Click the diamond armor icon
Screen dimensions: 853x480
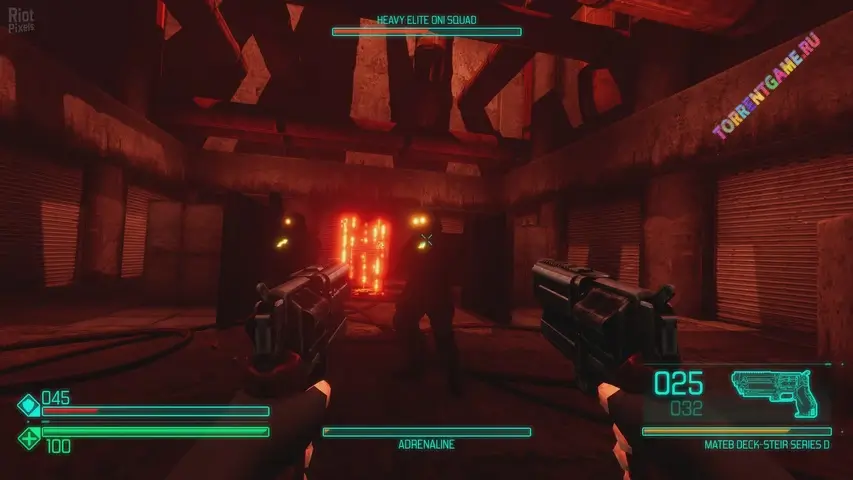coord(28,406)
